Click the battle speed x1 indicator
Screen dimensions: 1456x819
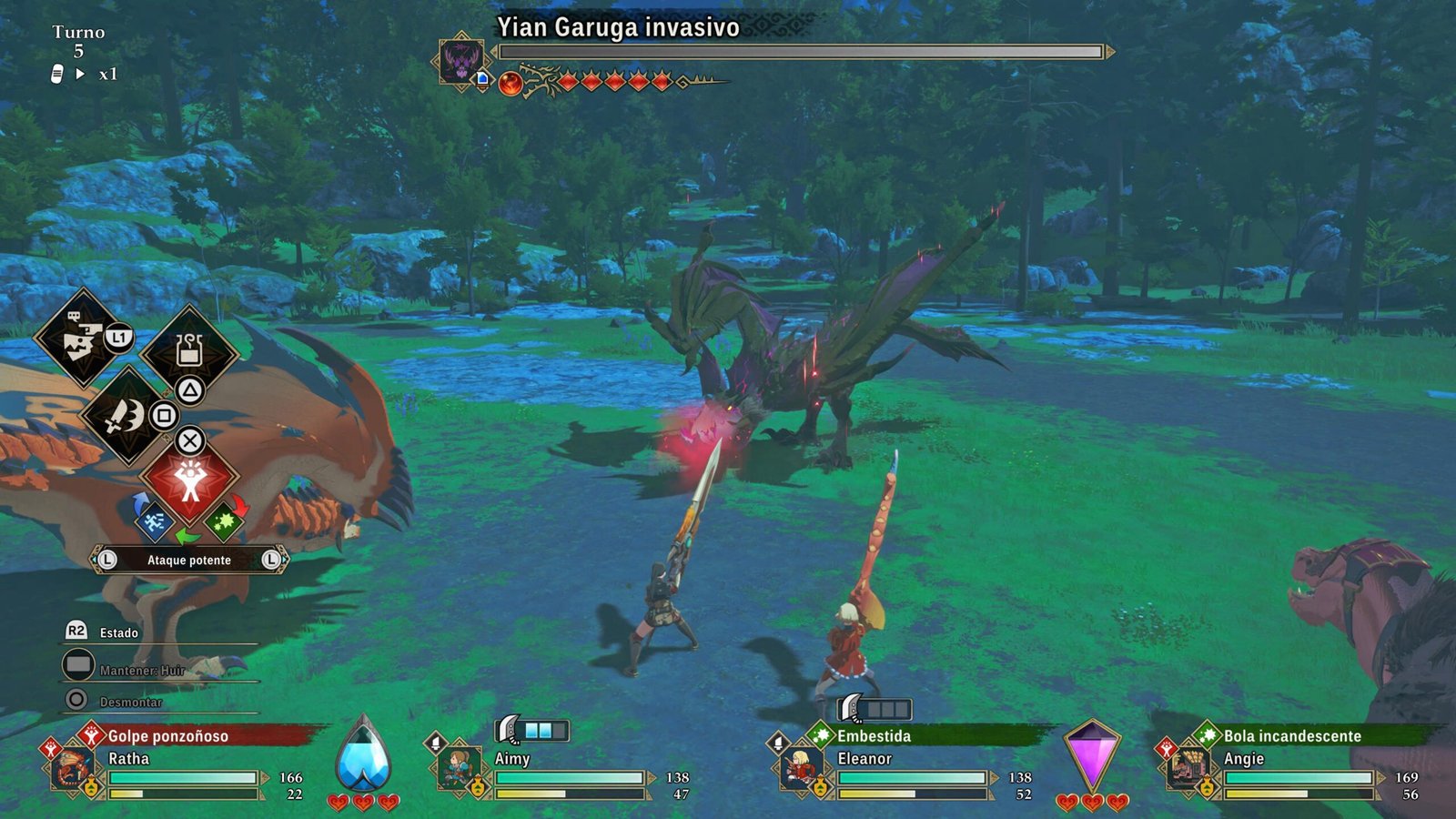(x=107, y=74)
